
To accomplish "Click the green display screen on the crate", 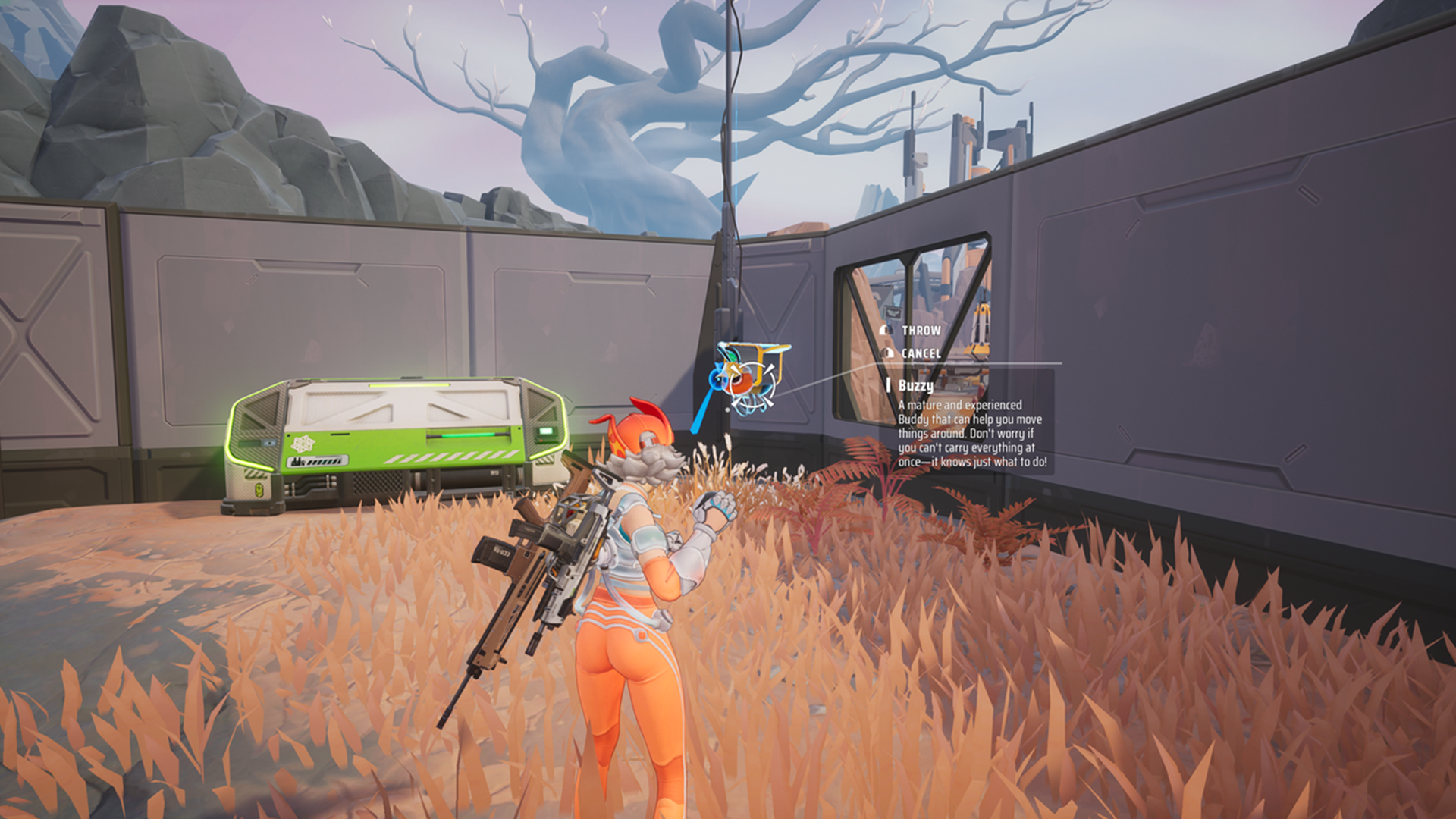I will pyautogui.click(x=546, y=432).
